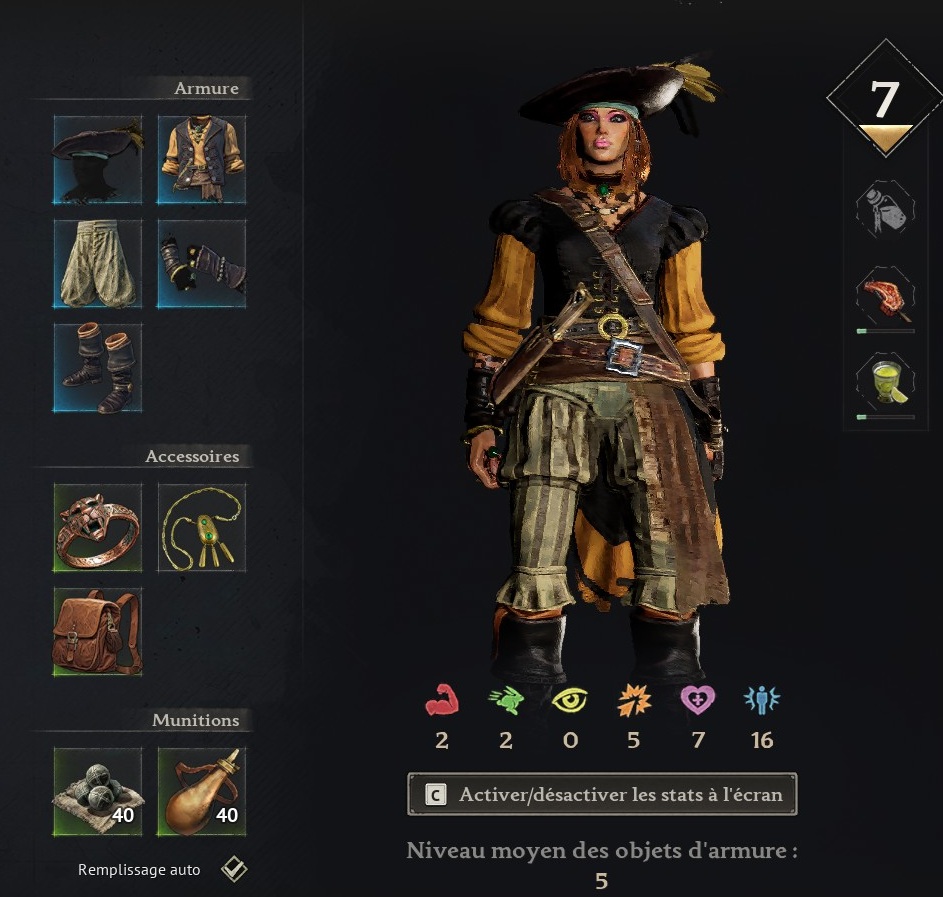Click Activer/désactiver les stats à l'écran

pyautogui.click(x=602, y=795)
